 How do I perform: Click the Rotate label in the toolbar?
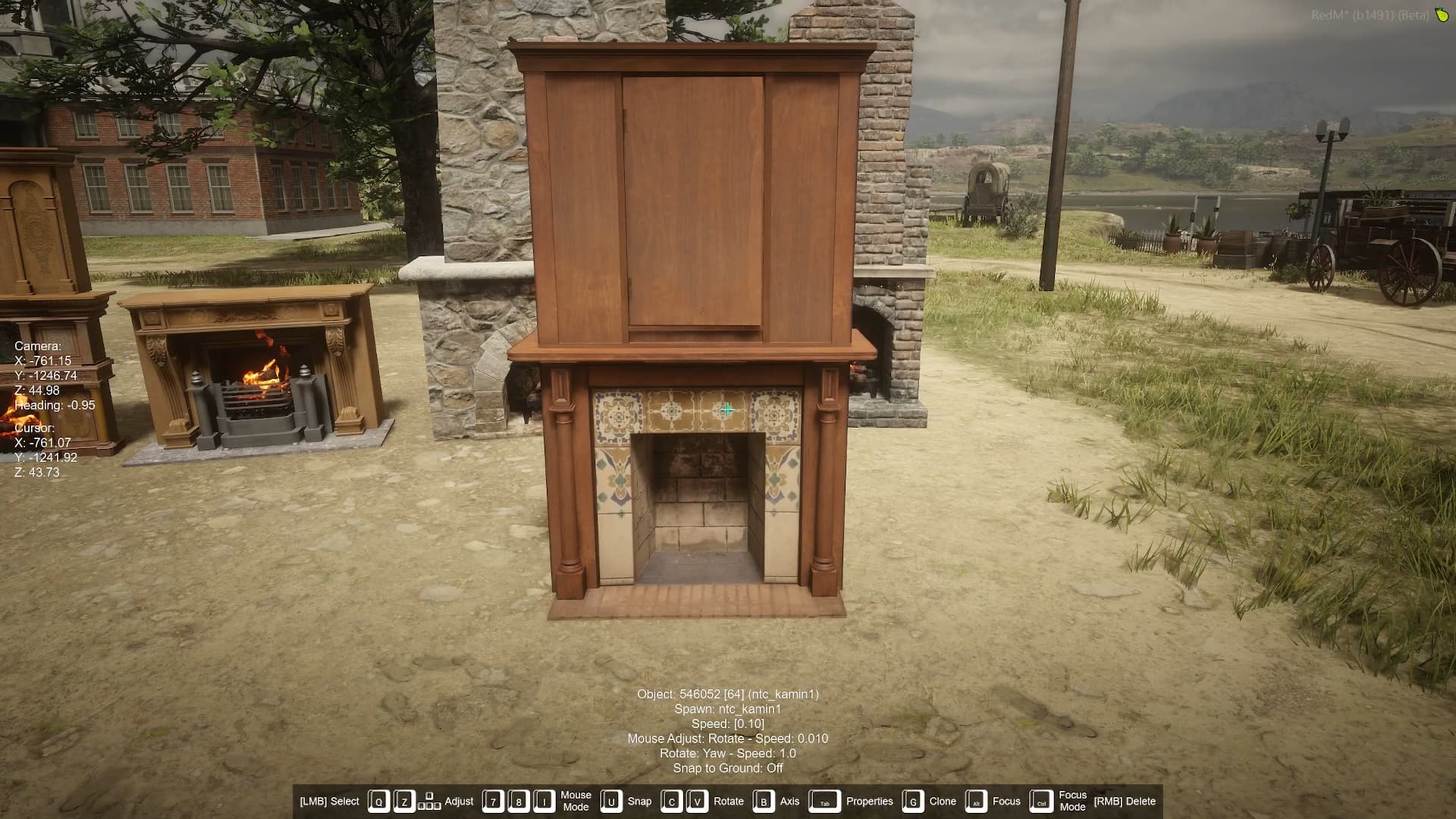(729, 801)
